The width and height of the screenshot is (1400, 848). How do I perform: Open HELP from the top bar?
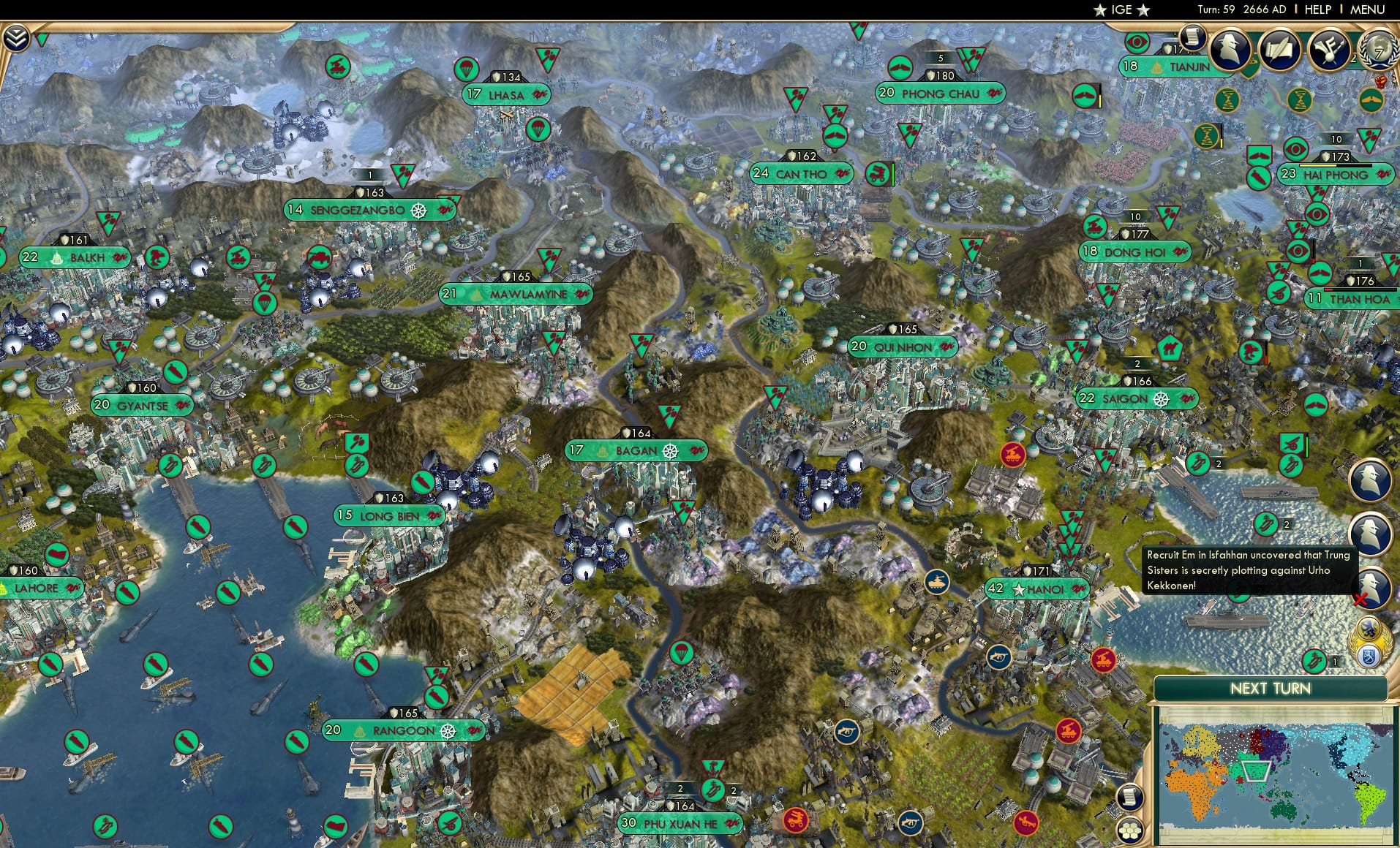[x=1317, y=10]
